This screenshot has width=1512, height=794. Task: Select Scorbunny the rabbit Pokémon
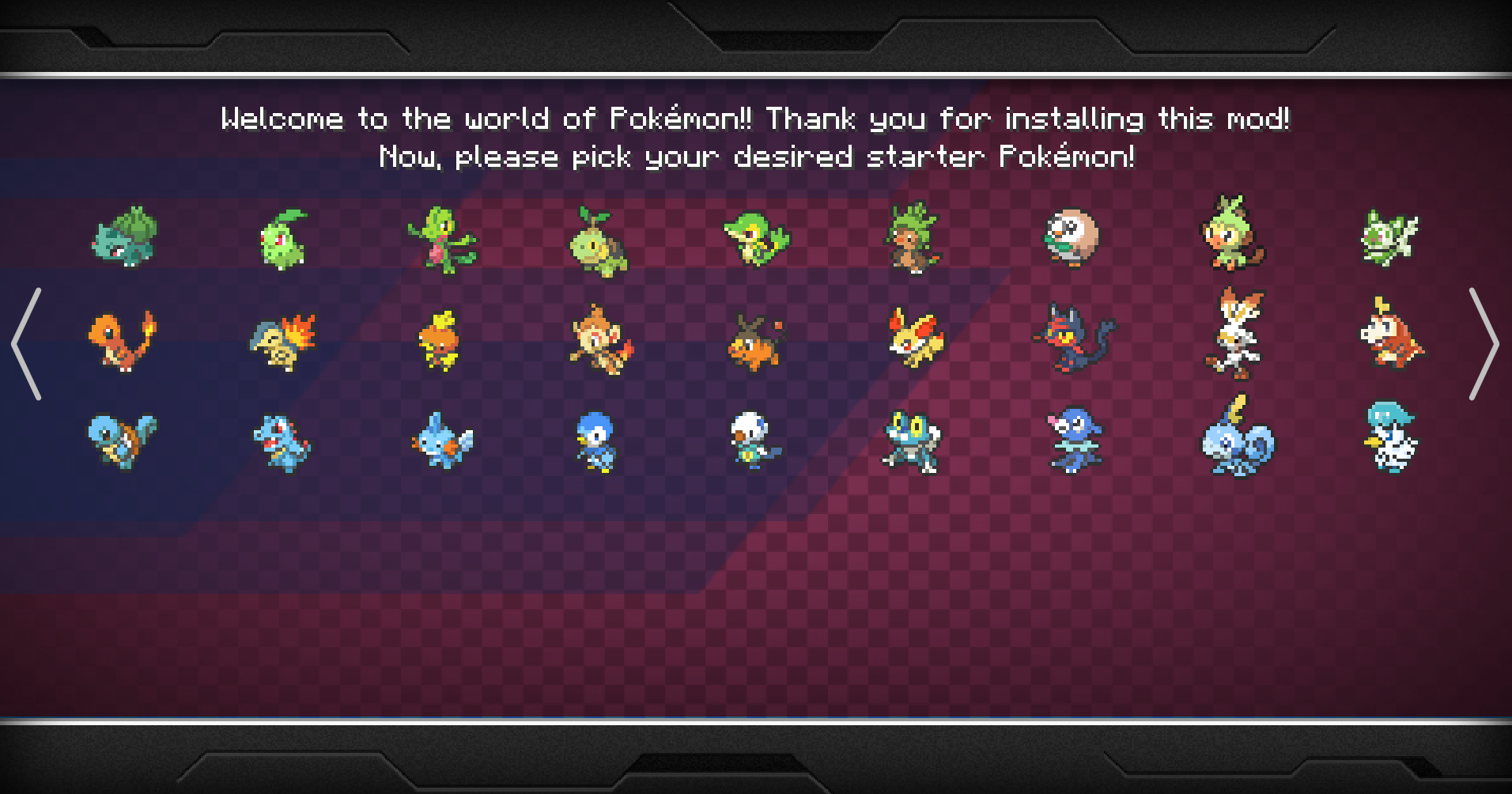[1234, 336]
